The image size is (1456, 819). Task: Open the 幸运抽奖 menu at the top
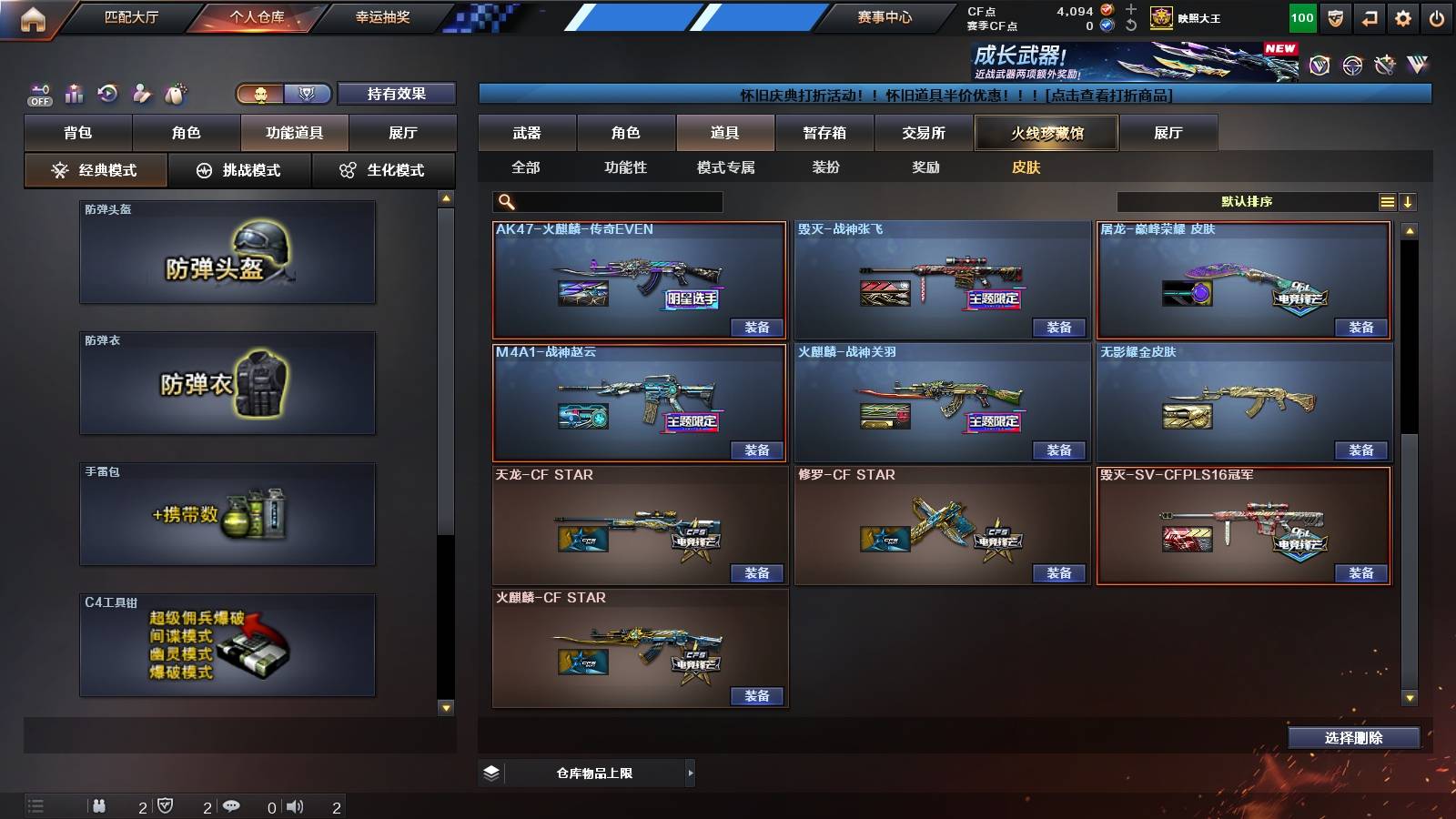click(x=385, y=15)
